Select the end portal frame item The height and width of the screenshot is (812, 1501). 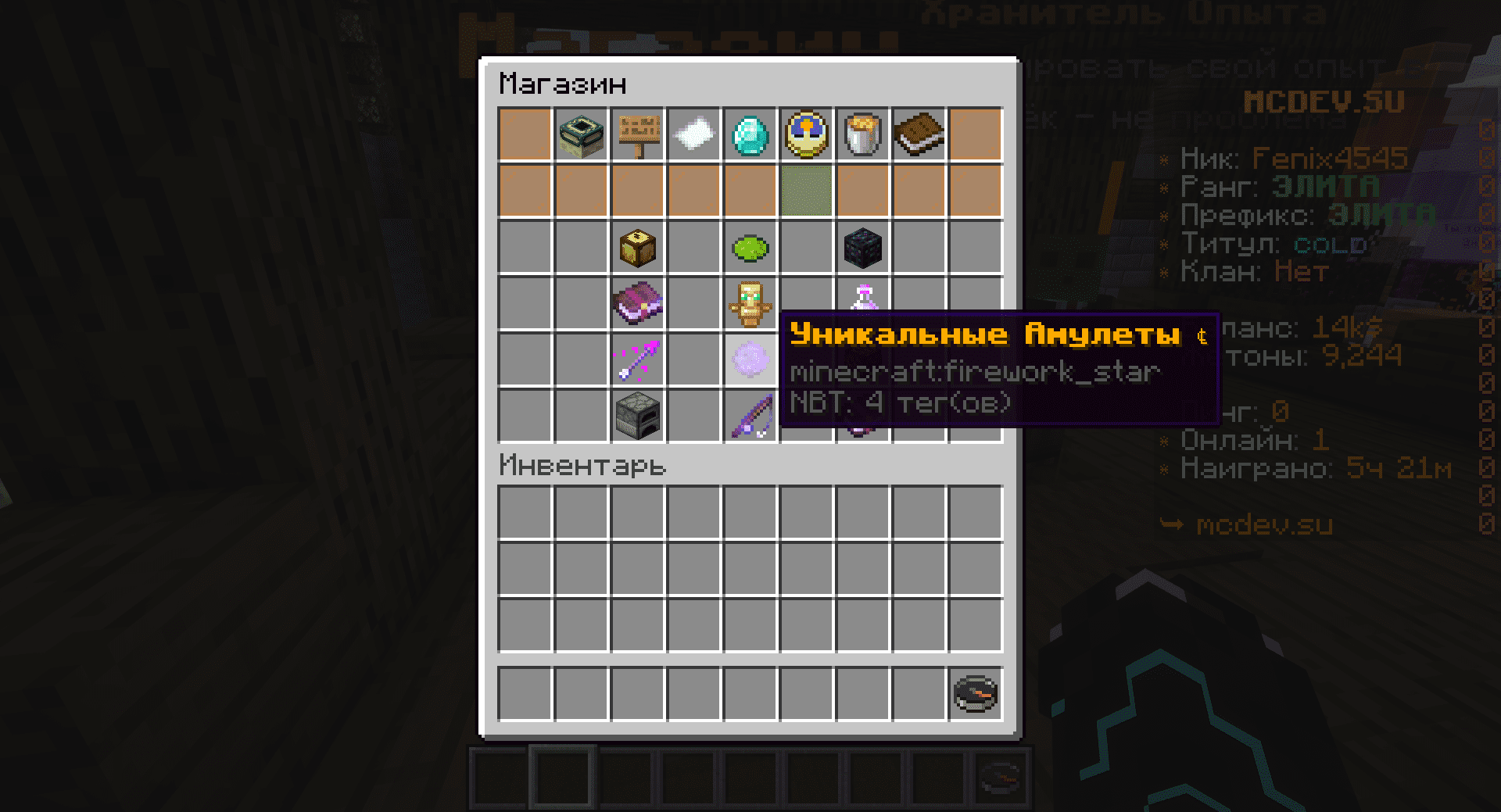[582, 134]
